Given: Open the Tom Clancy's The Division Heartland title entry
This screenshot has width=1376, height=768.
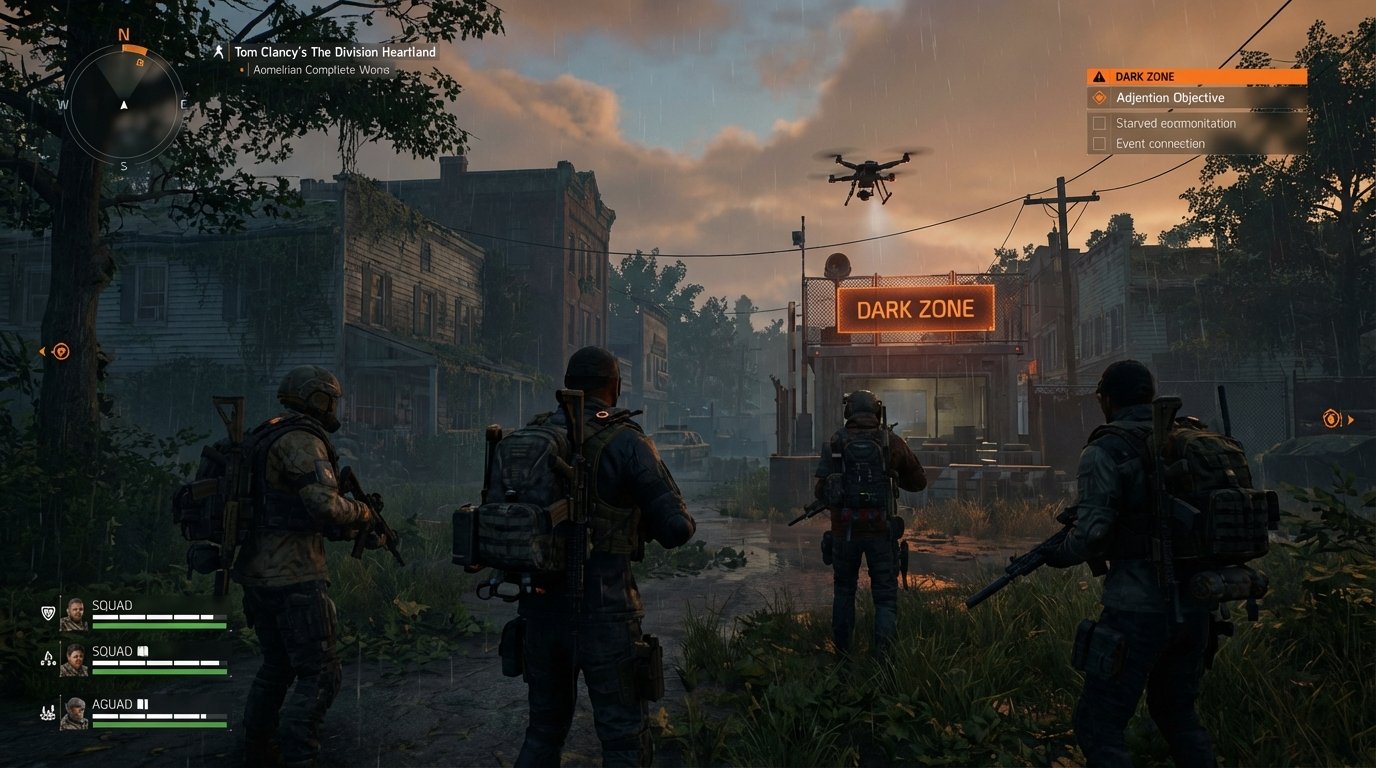Looking at the screenshot, I should (x=334, y=51).
